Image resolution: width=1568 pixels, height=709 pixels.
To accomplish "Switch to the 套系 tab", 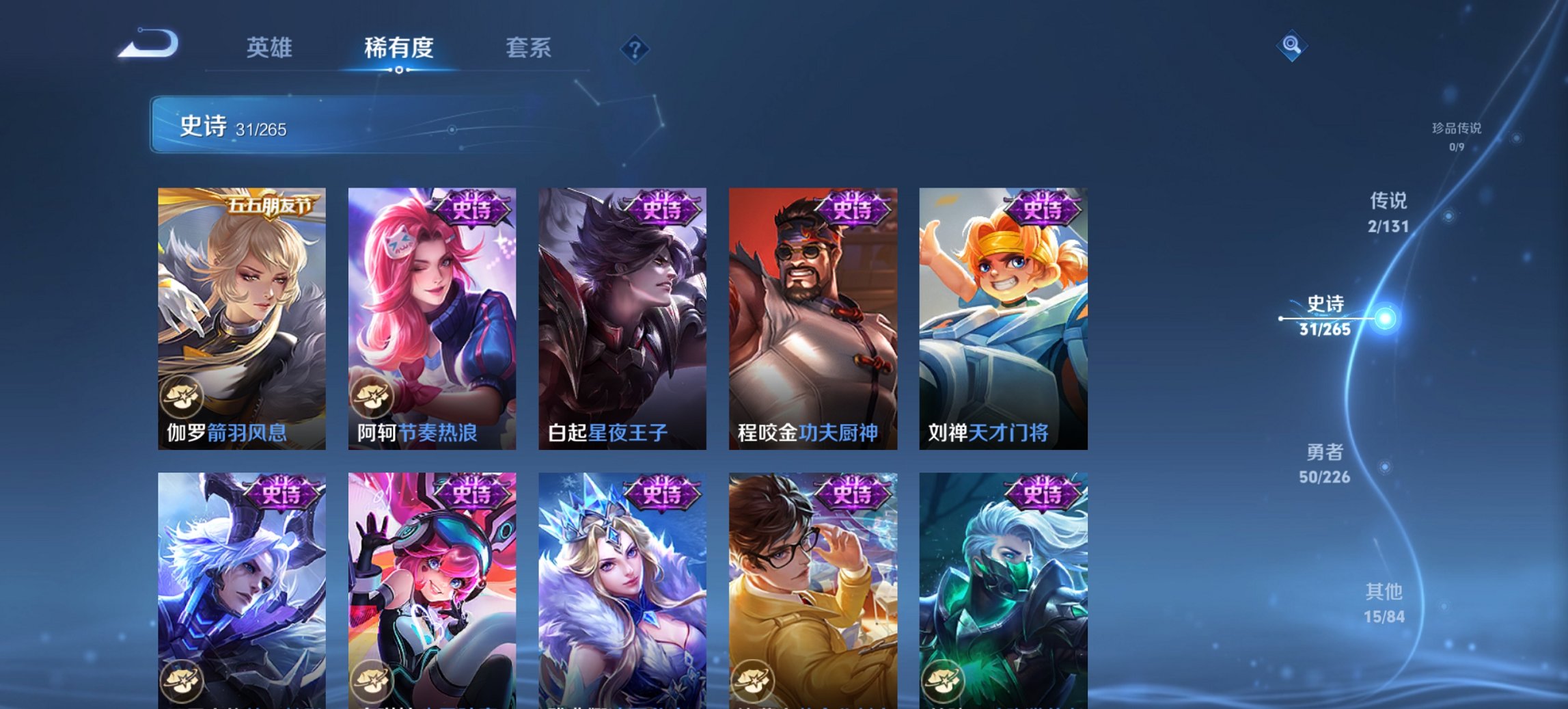I will (x=528, y=48).
